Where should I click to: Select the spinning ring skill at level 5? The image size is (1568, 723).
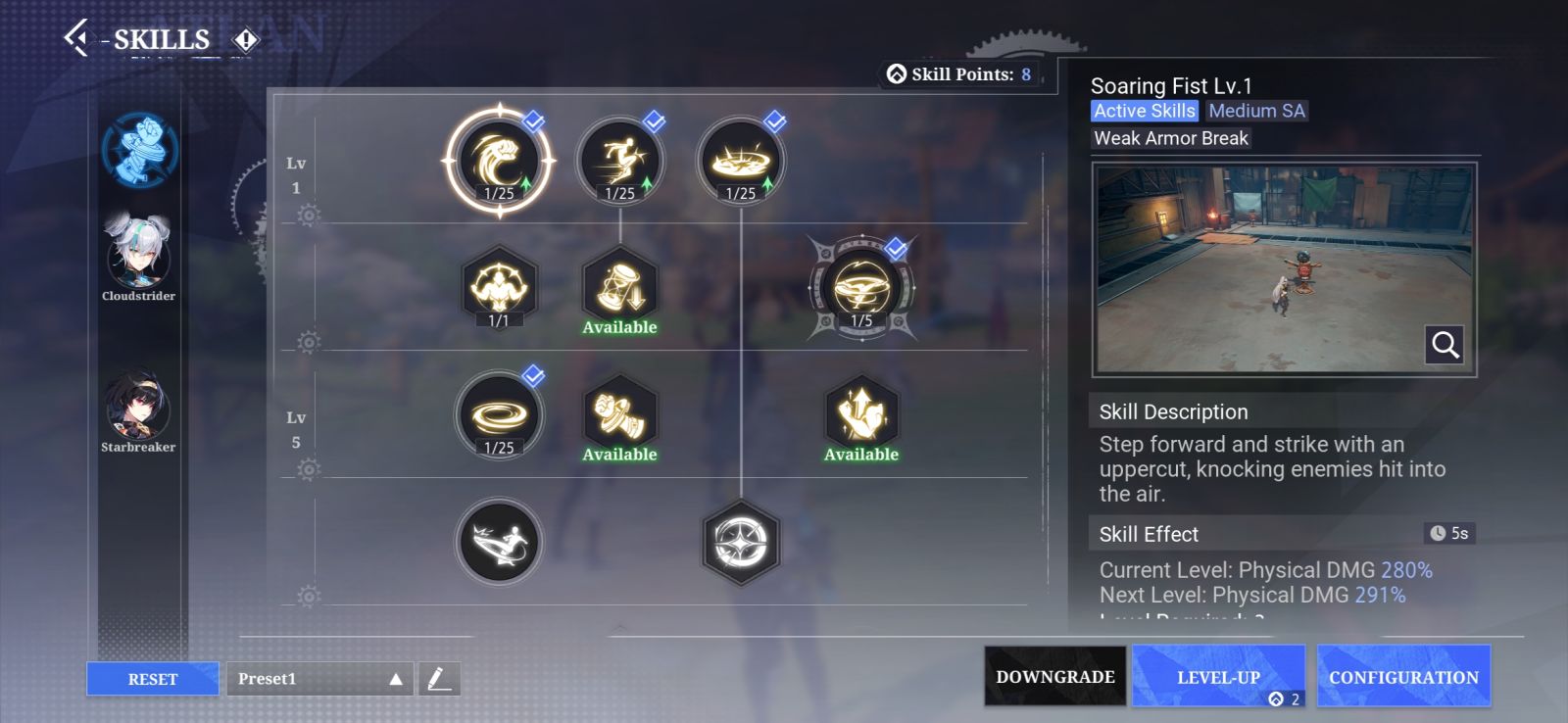tap(499, 415)
